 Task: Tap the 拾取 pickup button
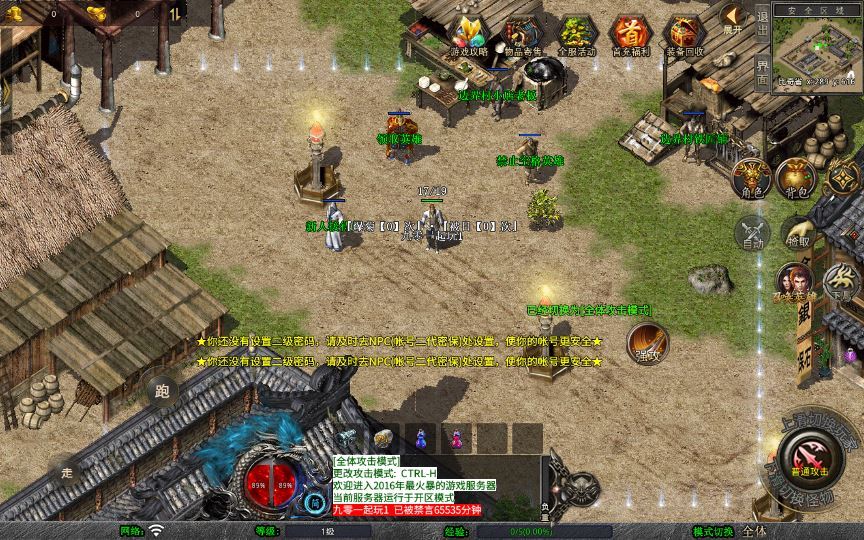click(x=797, y=233)
